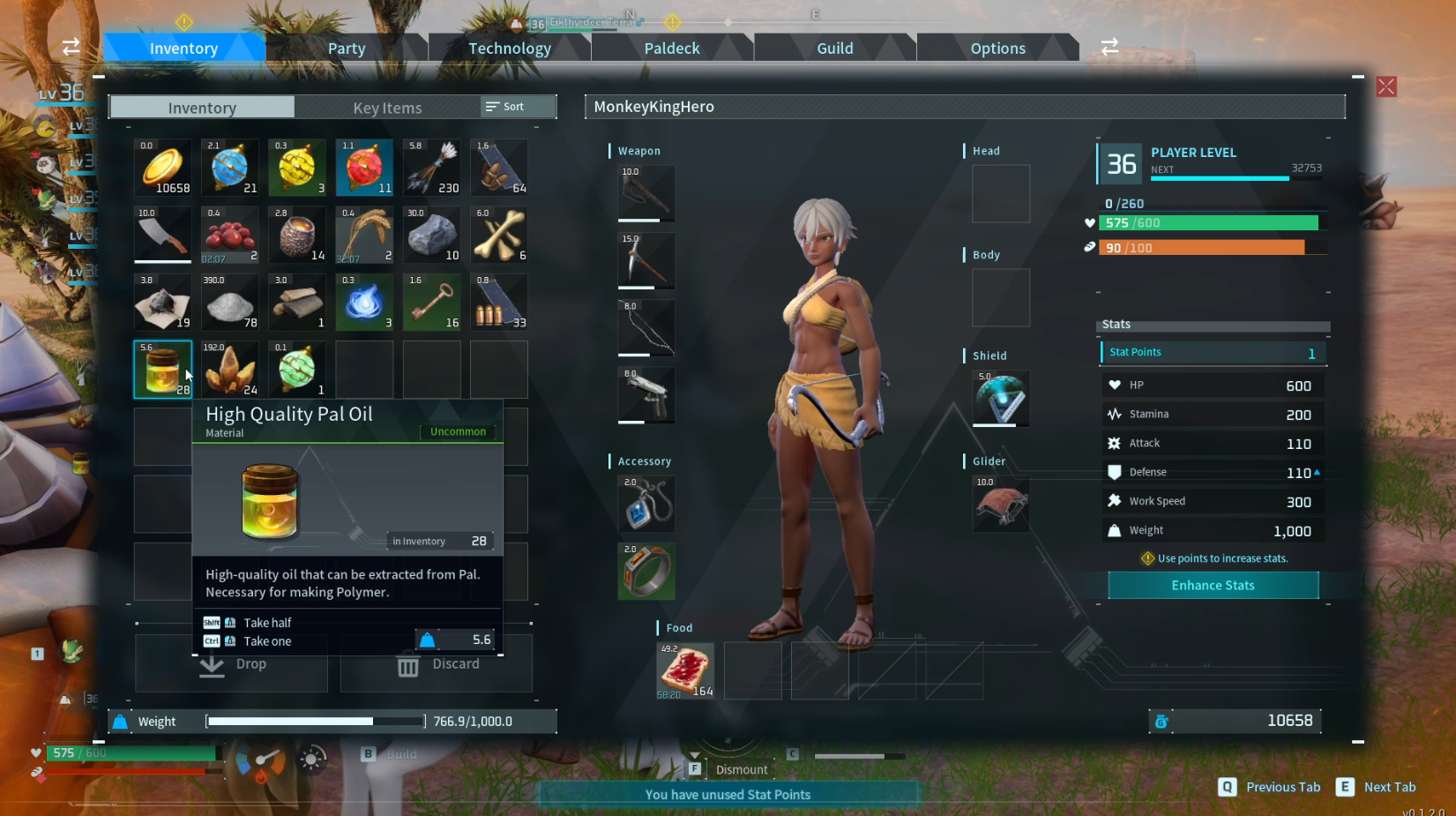Select the pickaxe weapon slot
Viewport: 1456px width, 816px height.
646,259
